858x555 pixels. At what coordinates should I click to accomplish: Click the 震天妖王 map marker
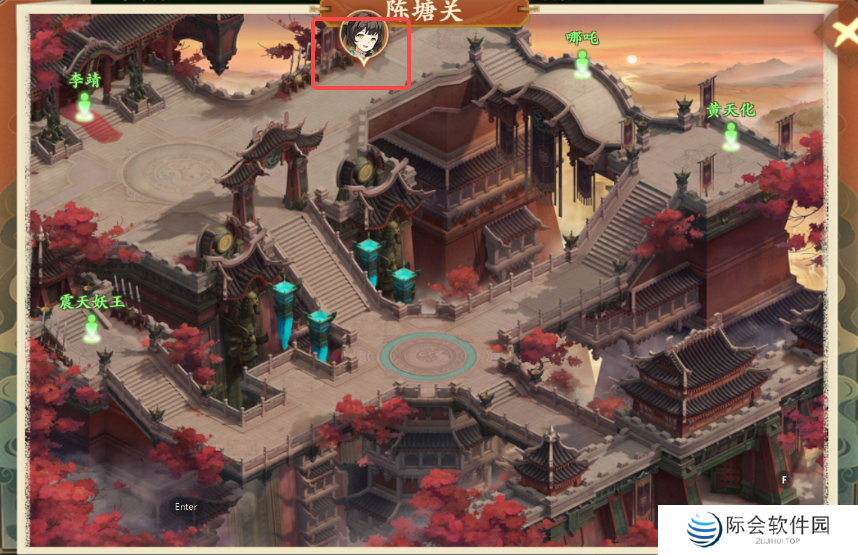point(92,326)
